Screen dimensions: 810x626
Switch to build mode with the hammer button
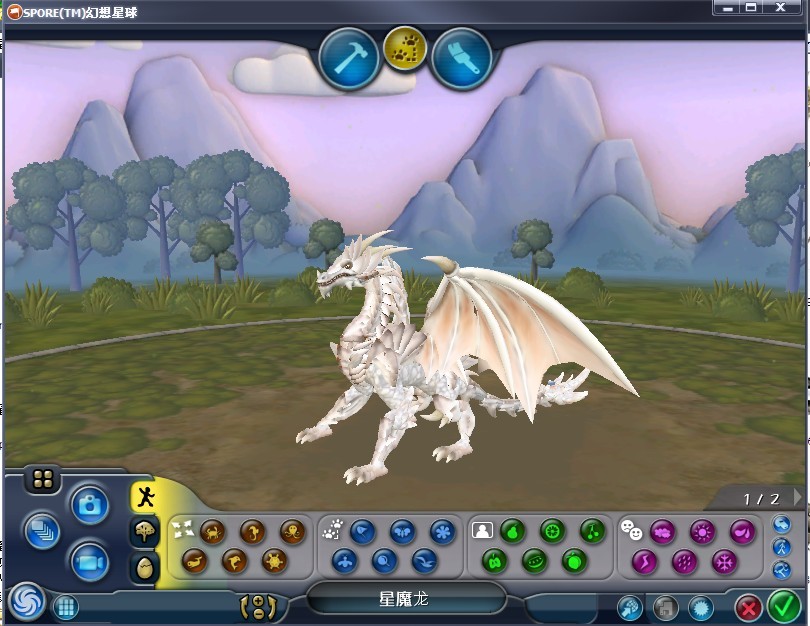(x=349, y=59)
